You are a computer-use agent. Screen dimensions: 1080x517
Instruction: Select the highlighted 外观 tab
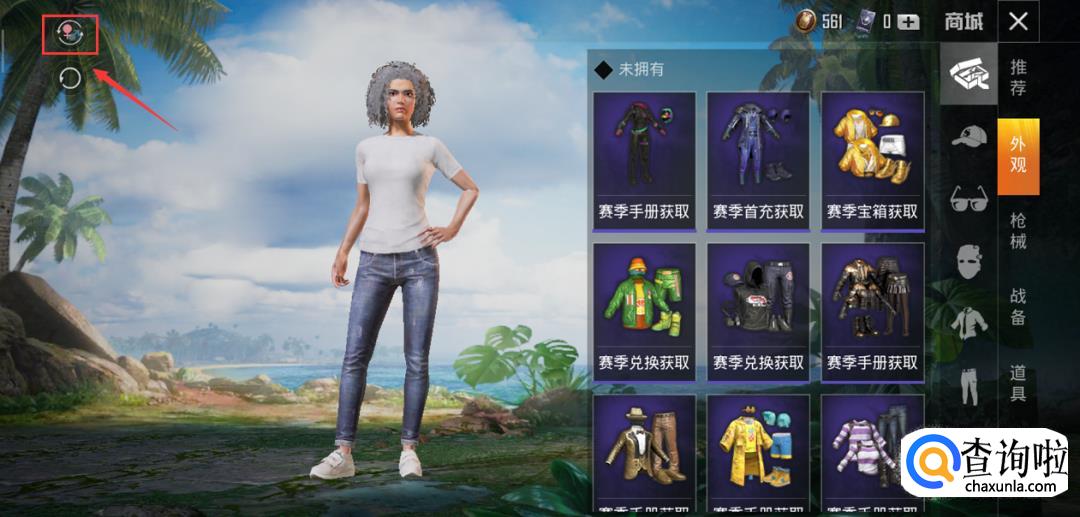tap(1018, 155)
